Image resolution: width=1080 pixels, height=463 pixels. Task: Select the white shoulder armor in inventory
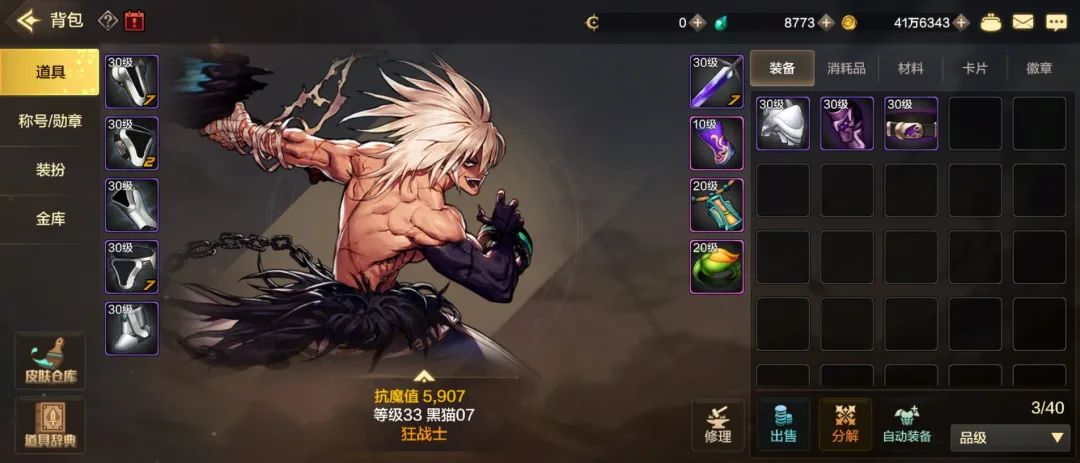pos(783,123)
